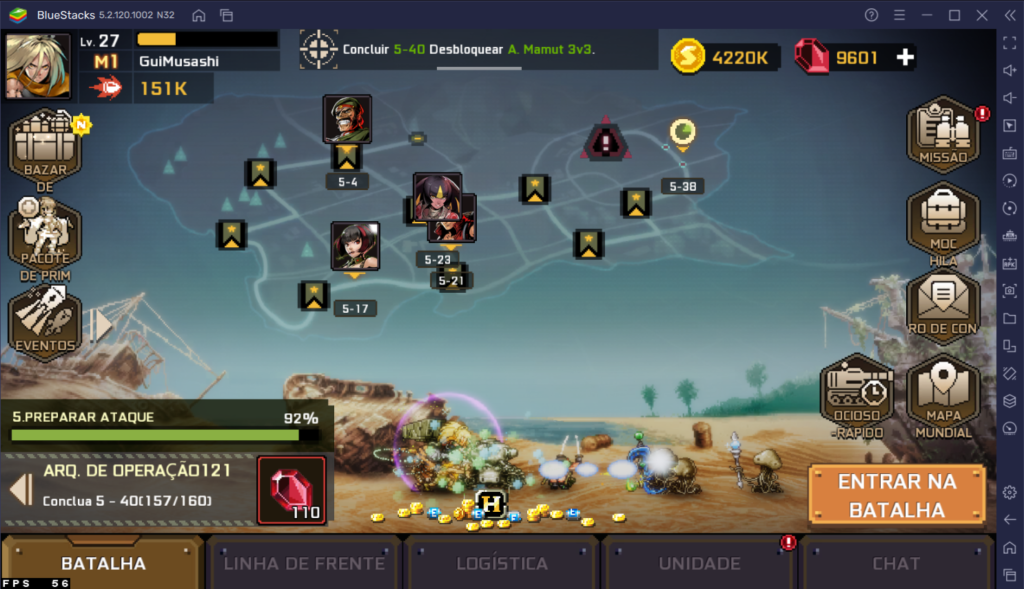Screen dimensions: 1024x589
Task: Open the Eventos menu
Action: click(x=45, y=322)
